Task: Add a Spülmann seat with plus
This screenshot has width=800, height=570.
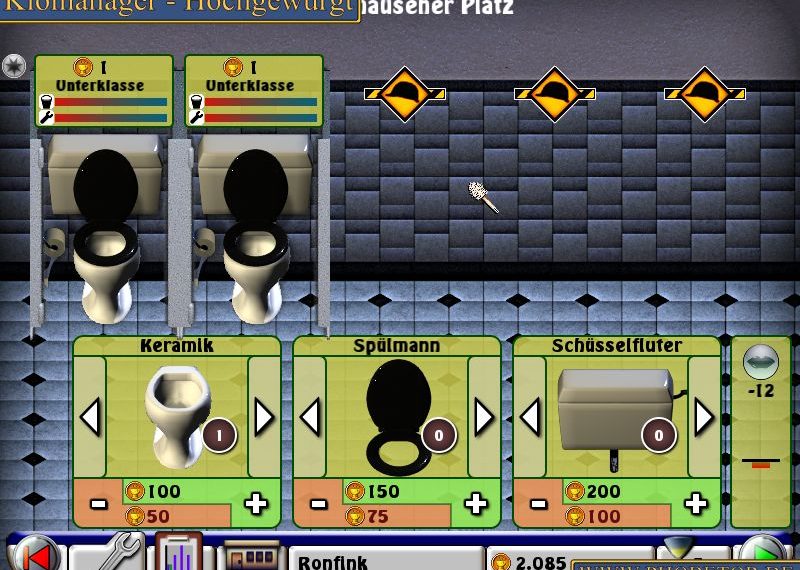Action: coord(477,503)
